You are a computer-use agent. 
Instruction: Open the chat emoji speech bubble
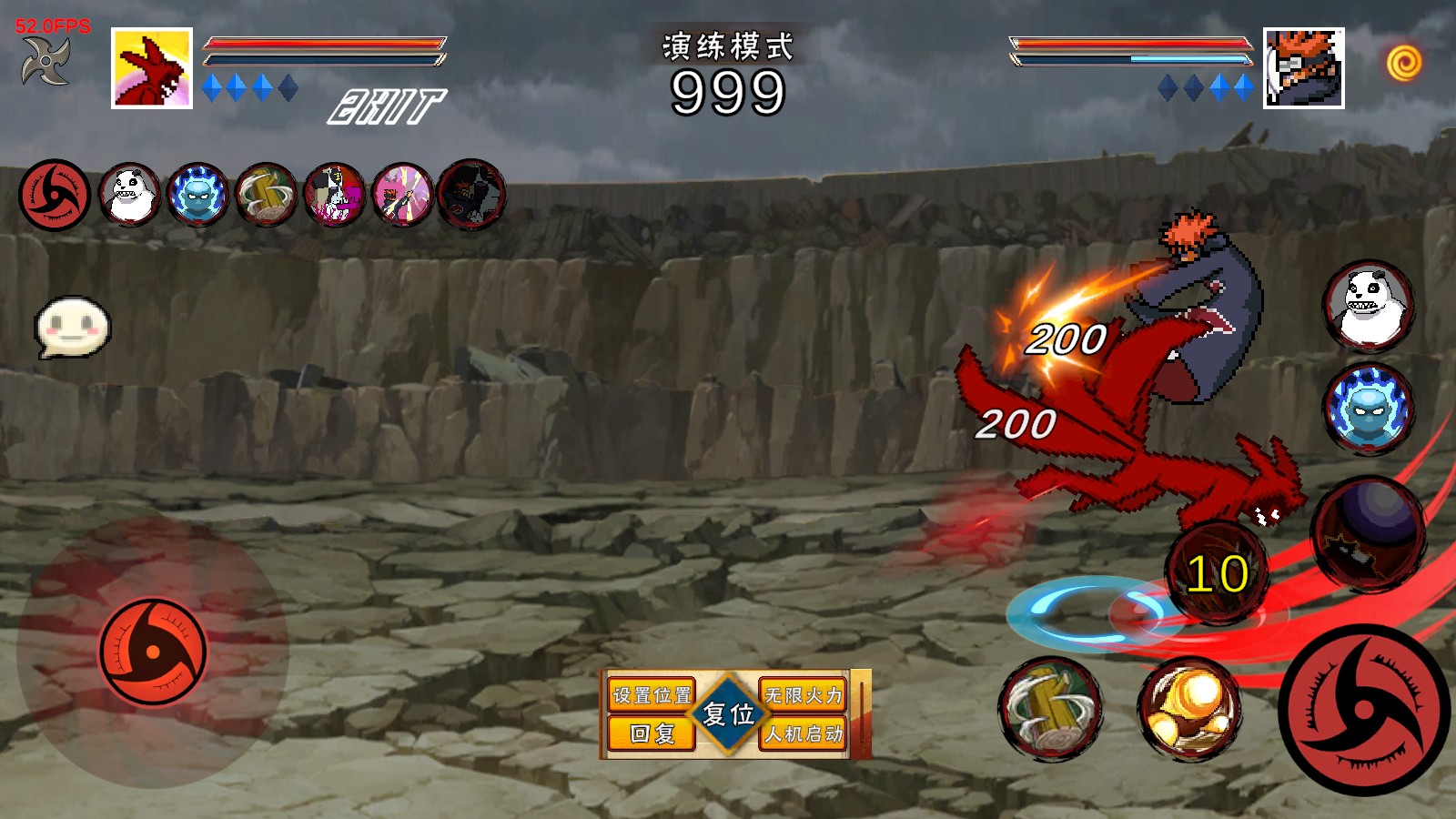tap(72, 327)
